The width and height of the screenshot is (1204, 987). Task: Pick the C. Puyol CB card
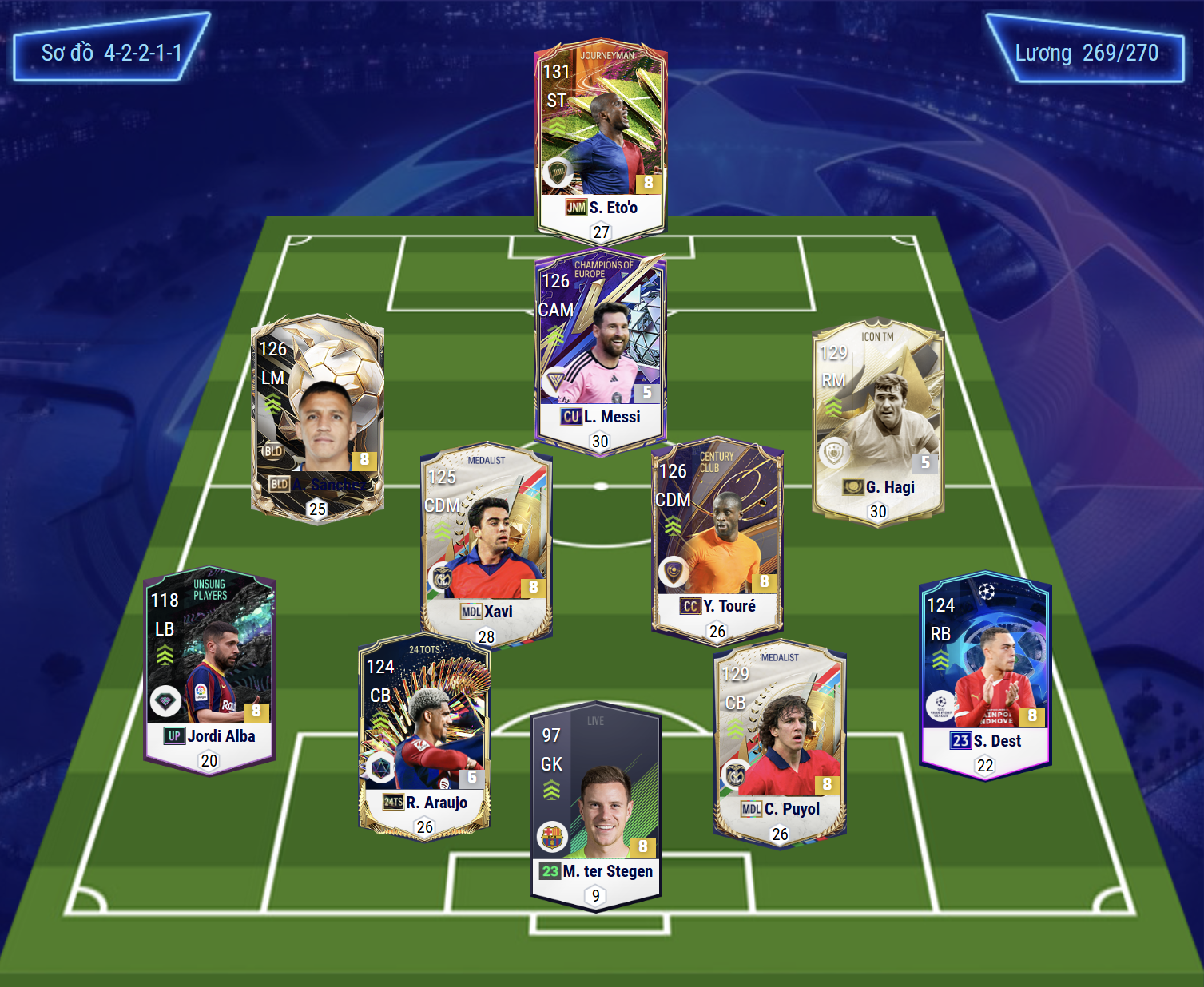780,743
